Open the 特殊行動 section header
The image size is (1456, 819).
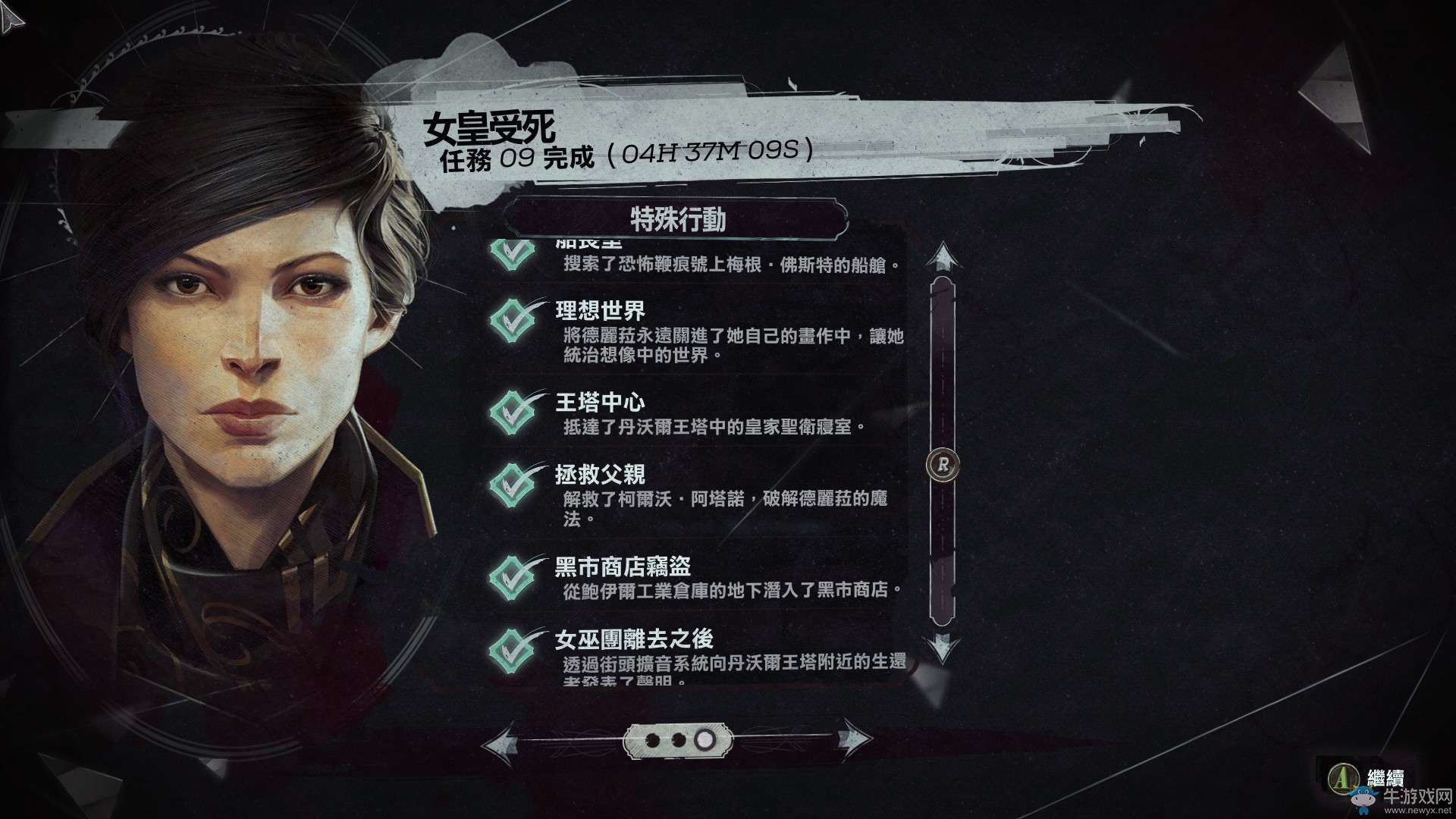(x=679, y=218)
